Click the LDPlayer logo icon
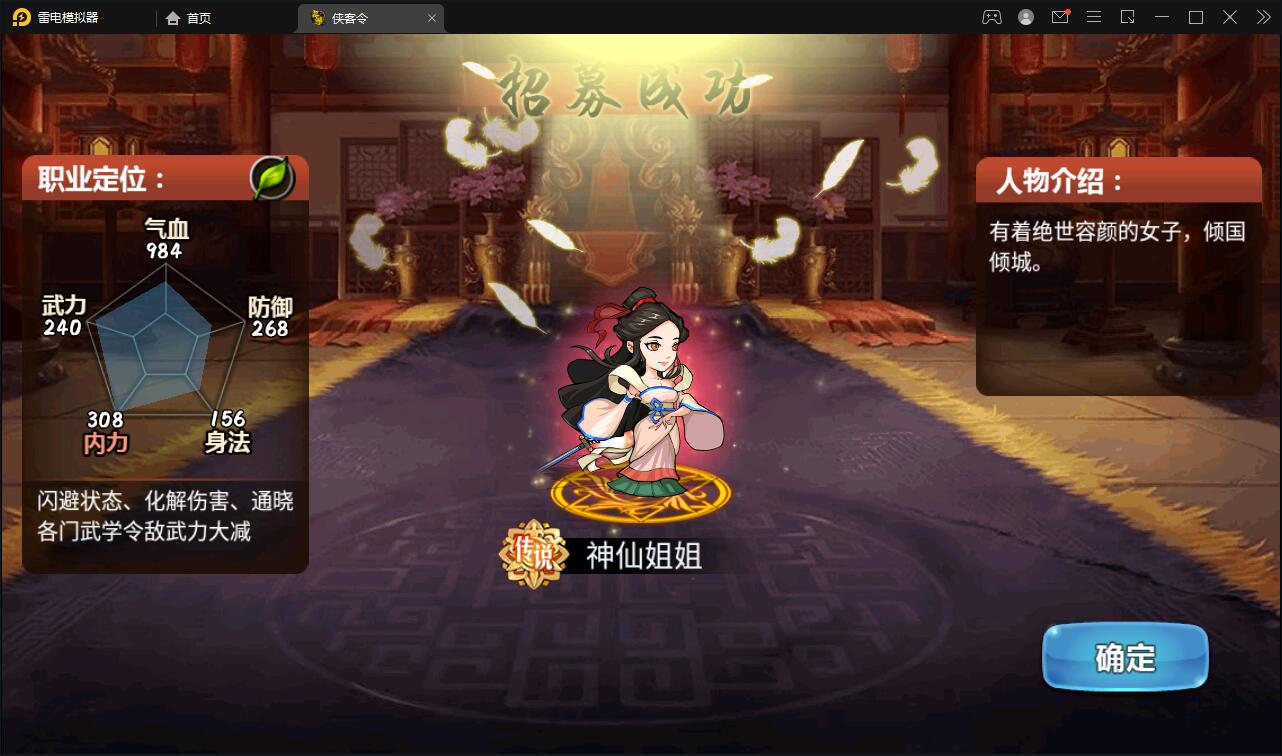The width and height of the screenshot is (1282, 756). click(20, 17)
